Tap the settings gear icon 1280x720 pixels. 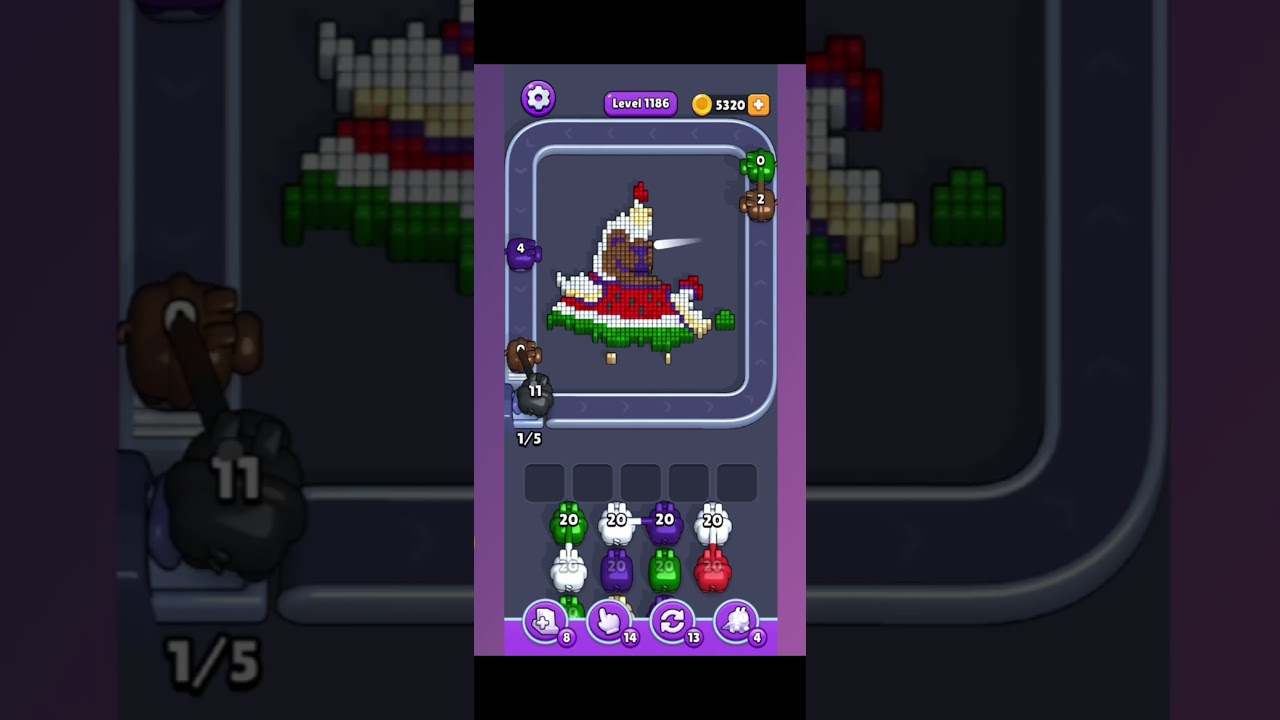coord(538,99)
